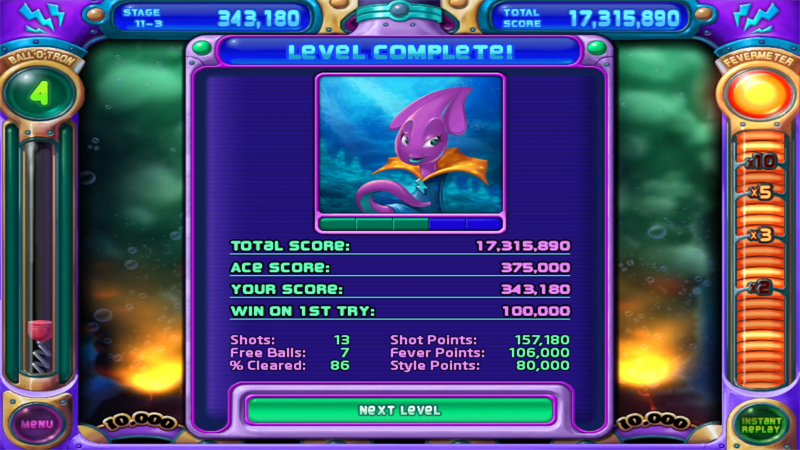The image size is (800, 450).
Task: Watch the Instant Replay
Action: coord(762,424)
